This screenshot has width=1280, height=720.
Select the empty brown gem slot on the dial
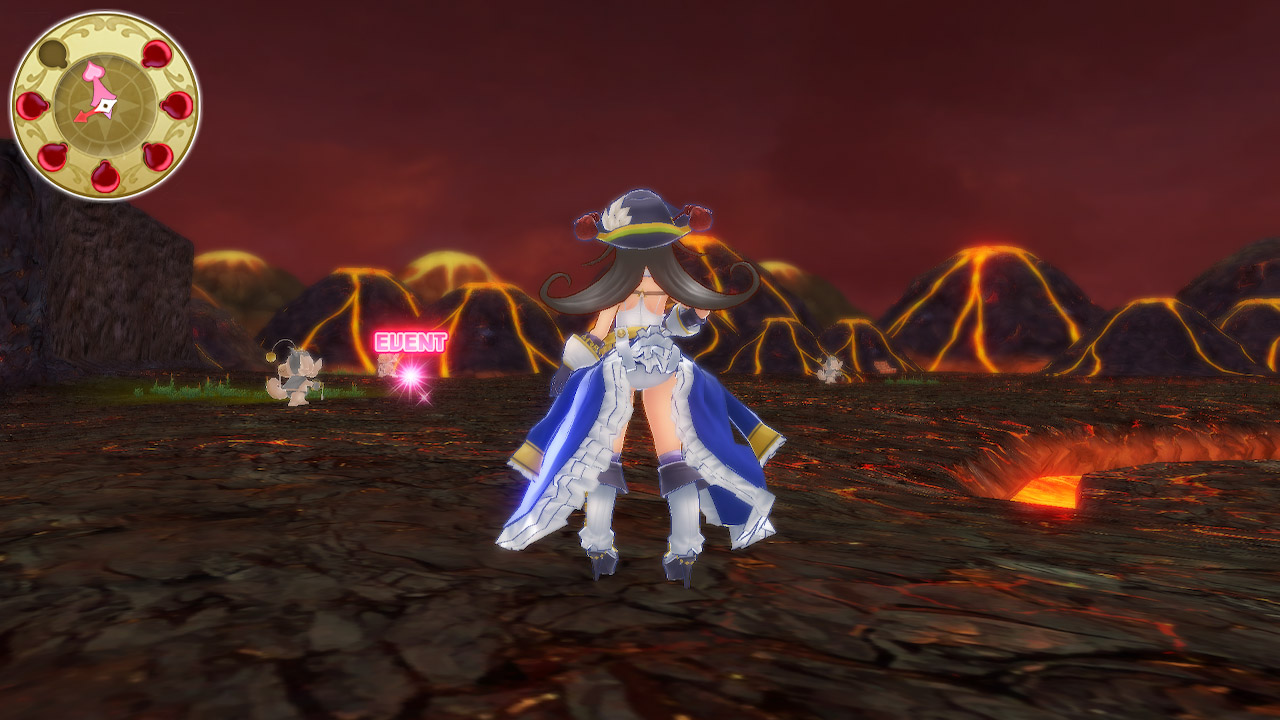tap(52, 55)
